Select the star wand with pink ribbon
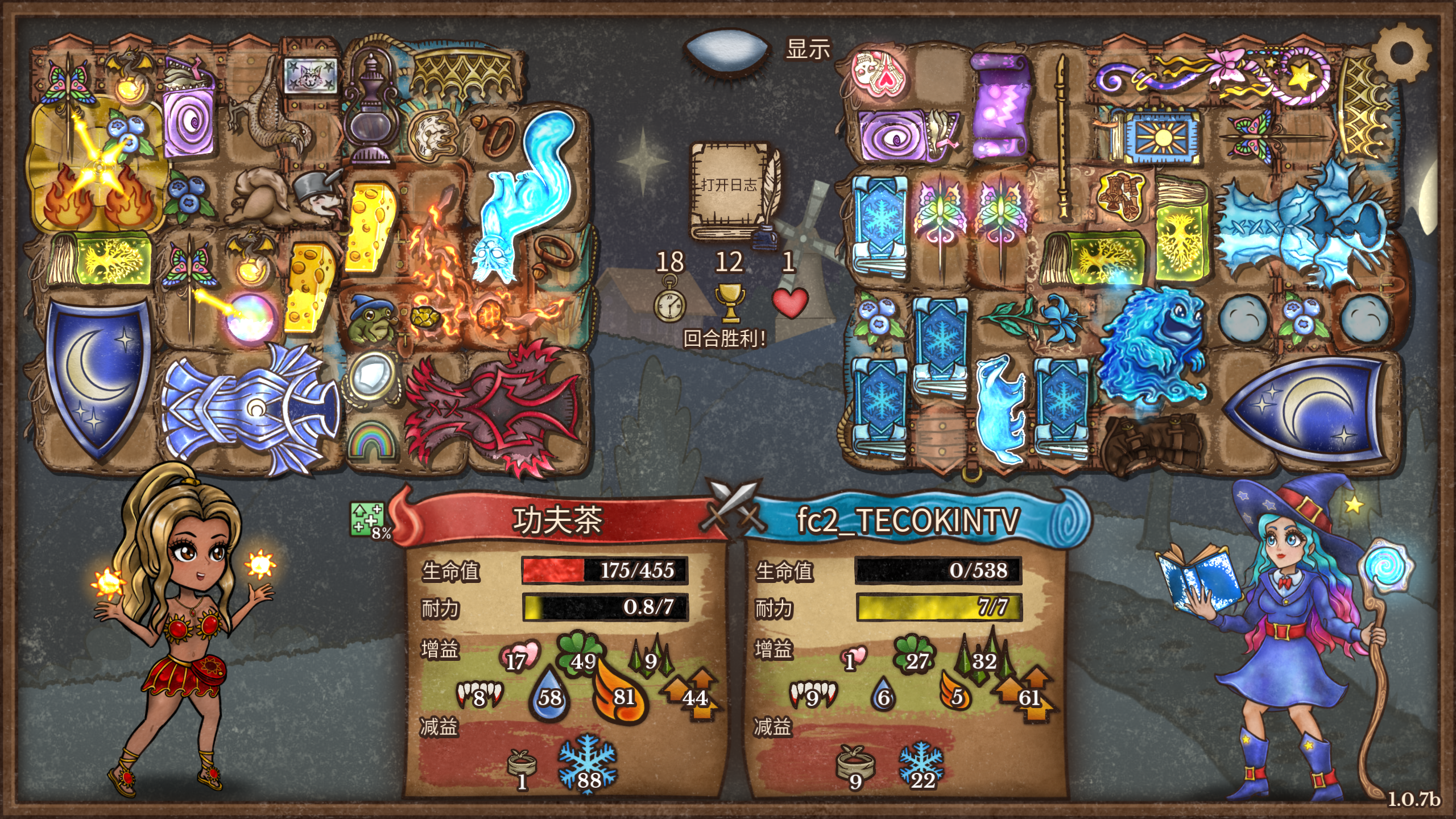Screen dimensions: 1456x819 (x=1217, y=77)
